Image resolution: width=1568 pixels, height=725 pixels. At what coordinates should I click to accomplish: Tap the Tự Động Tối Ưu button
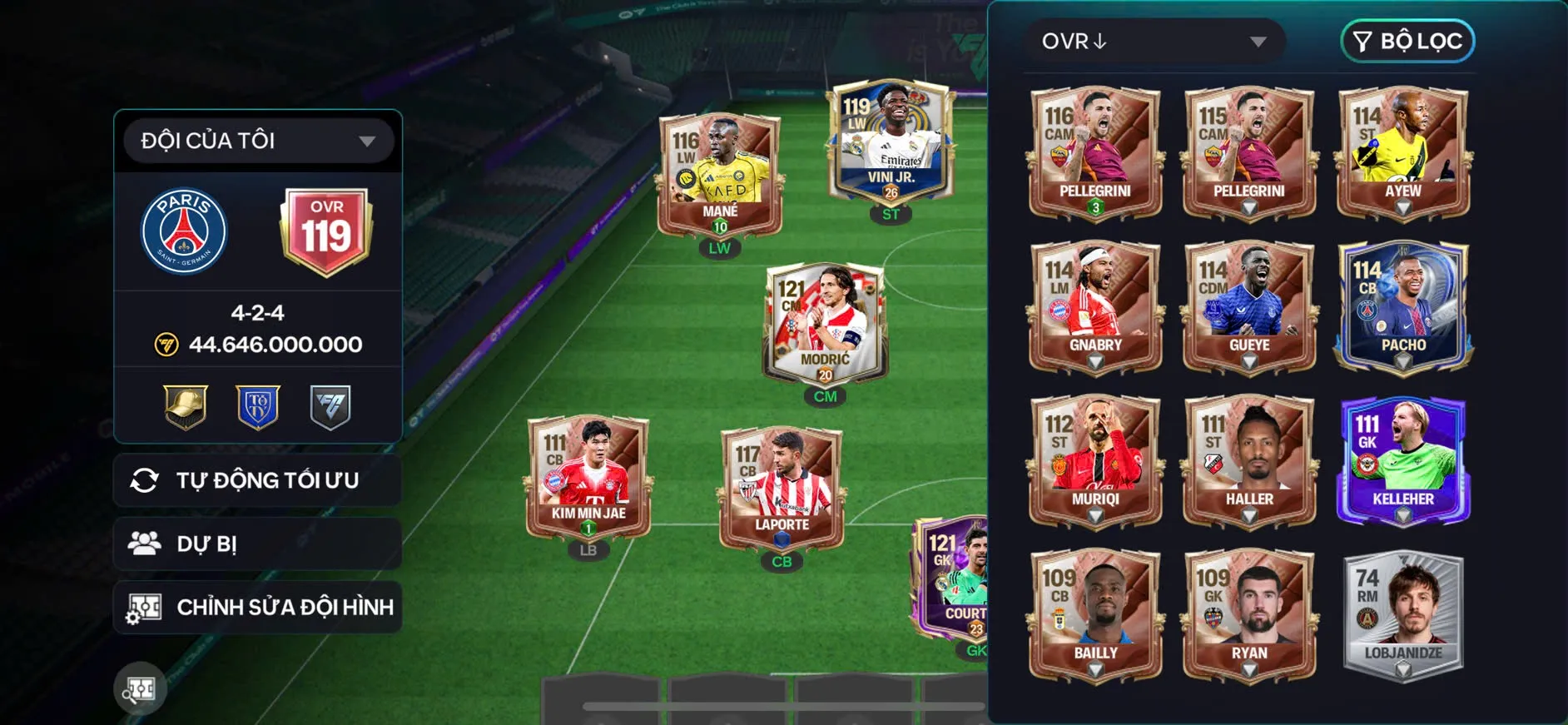tap(258, 480)
